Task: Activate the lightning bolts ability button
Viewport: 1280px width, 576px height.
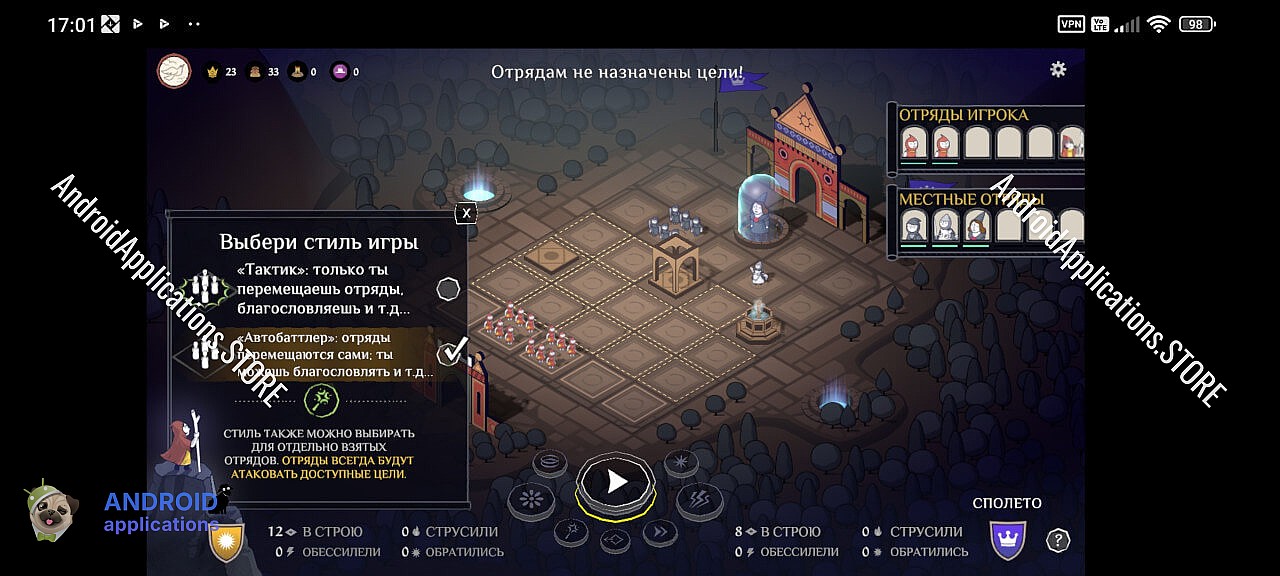Action: click(699, 499)
